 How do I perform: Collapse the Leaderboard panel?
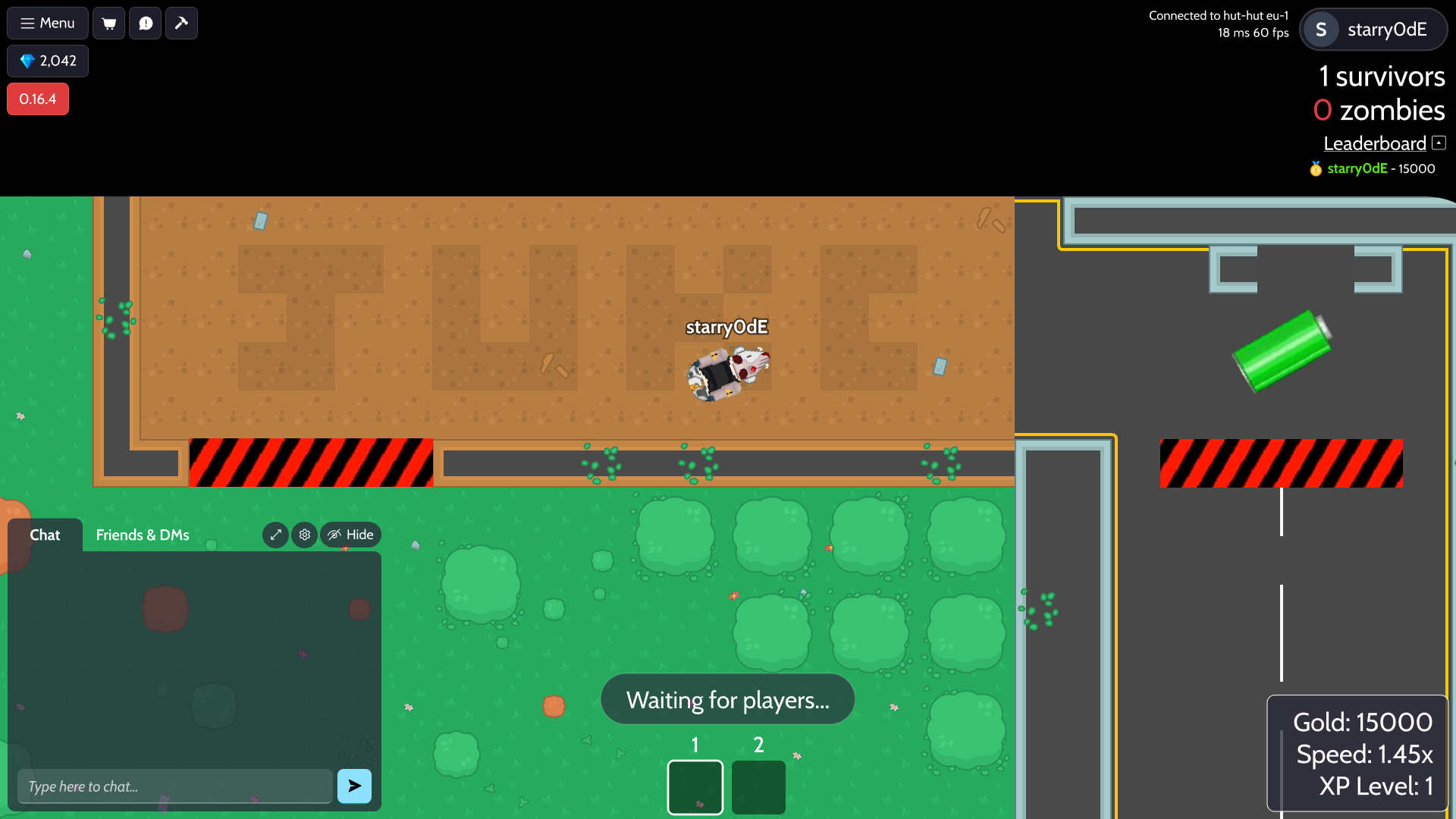[1439, 143]
